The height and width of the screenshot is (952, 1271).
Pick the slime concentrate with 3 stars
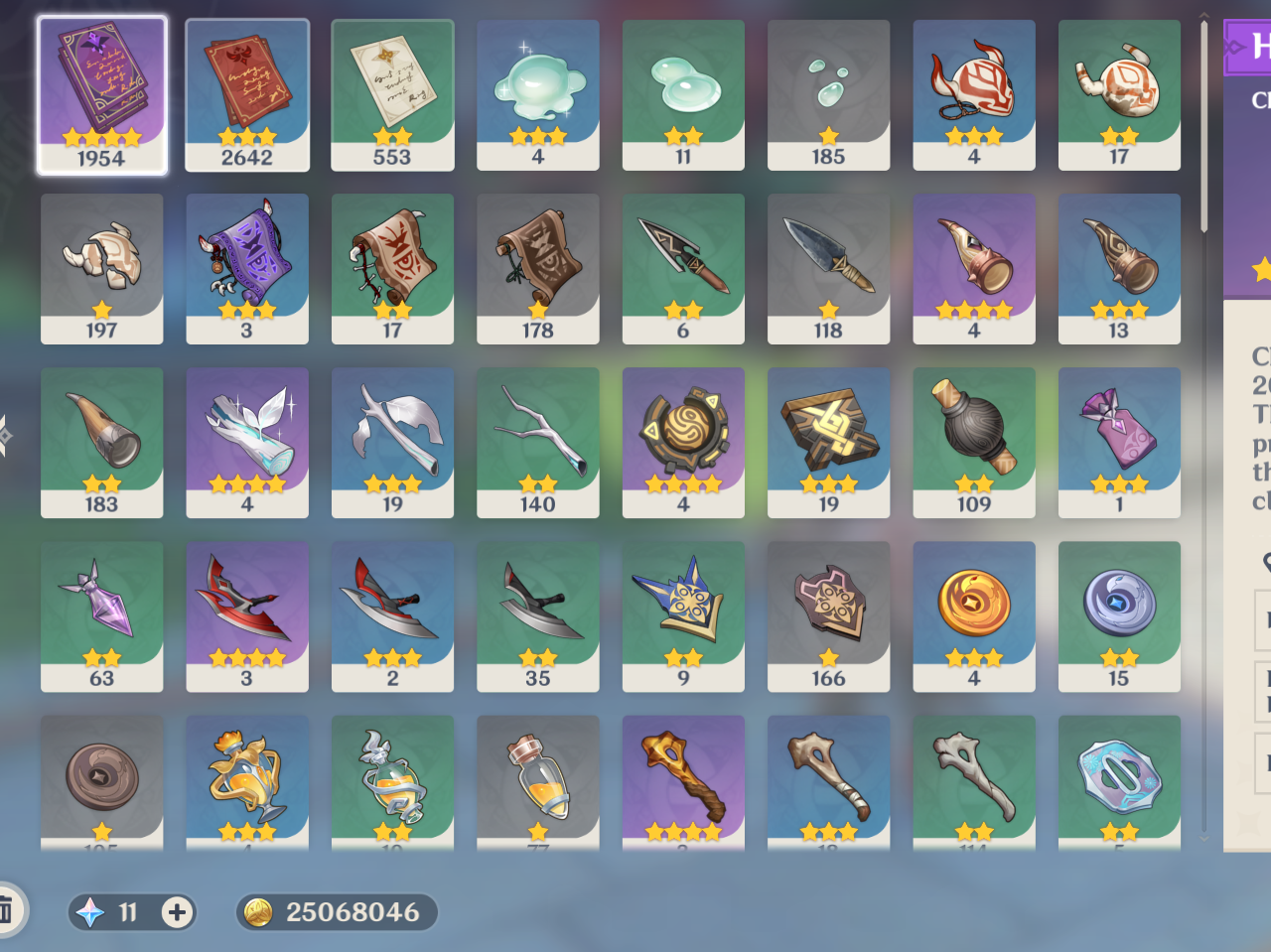(537, 94)
